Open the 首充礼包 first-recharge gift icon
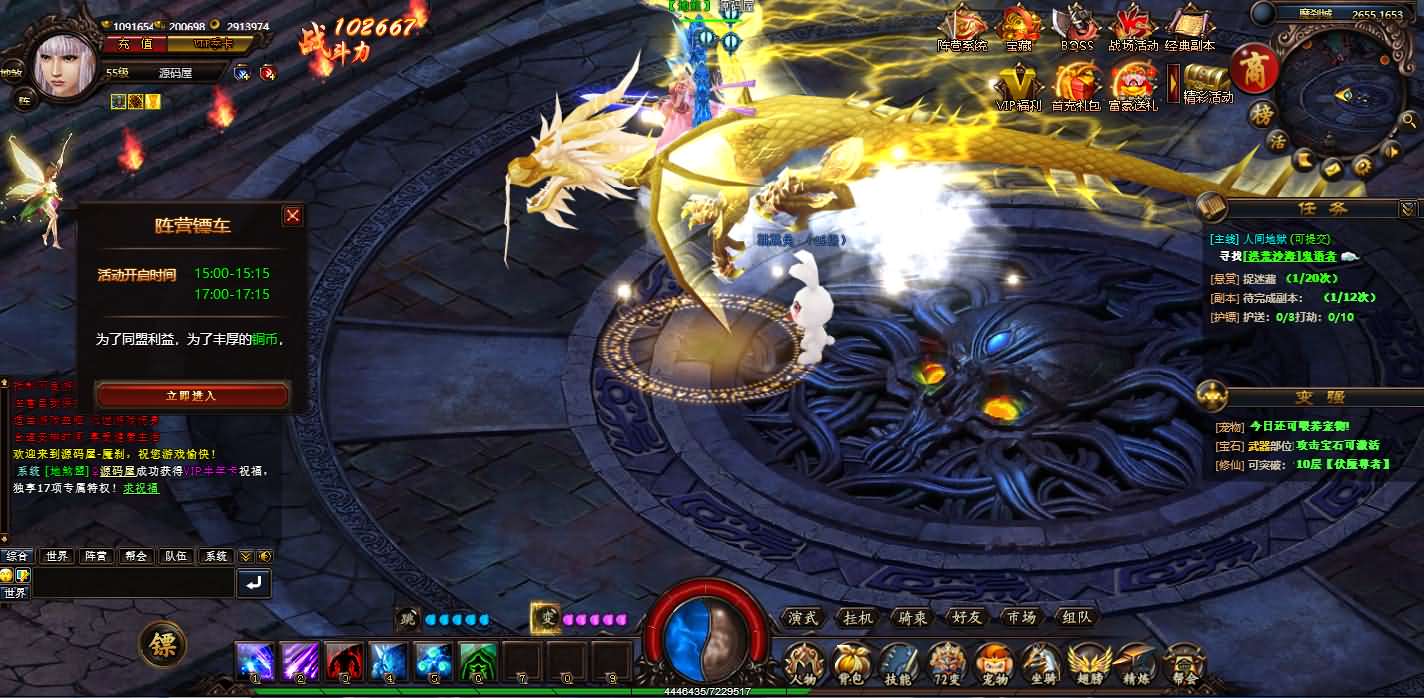1424x698 pixels. pos(1077,84)
